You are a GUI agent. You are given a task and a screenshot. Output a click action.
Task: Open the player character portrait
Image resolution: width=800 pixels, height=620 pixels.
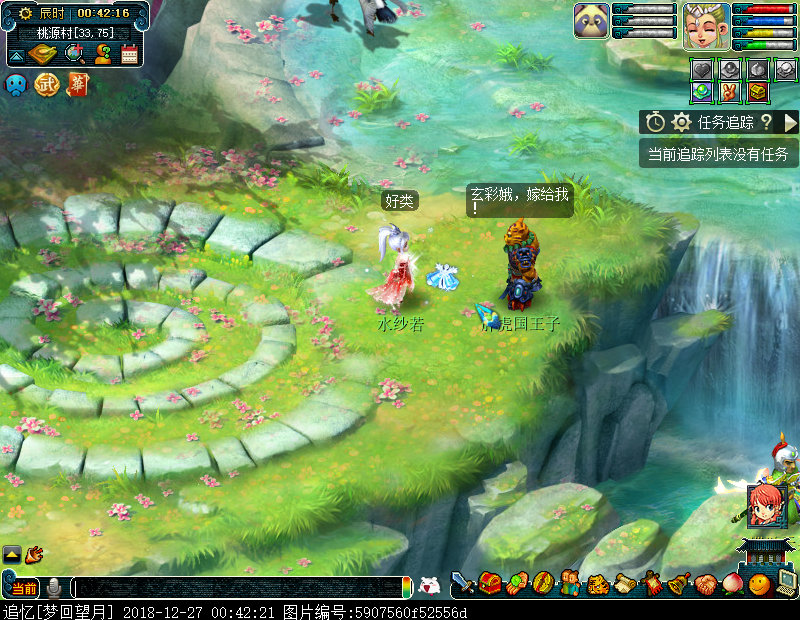(x=706, y=25)
